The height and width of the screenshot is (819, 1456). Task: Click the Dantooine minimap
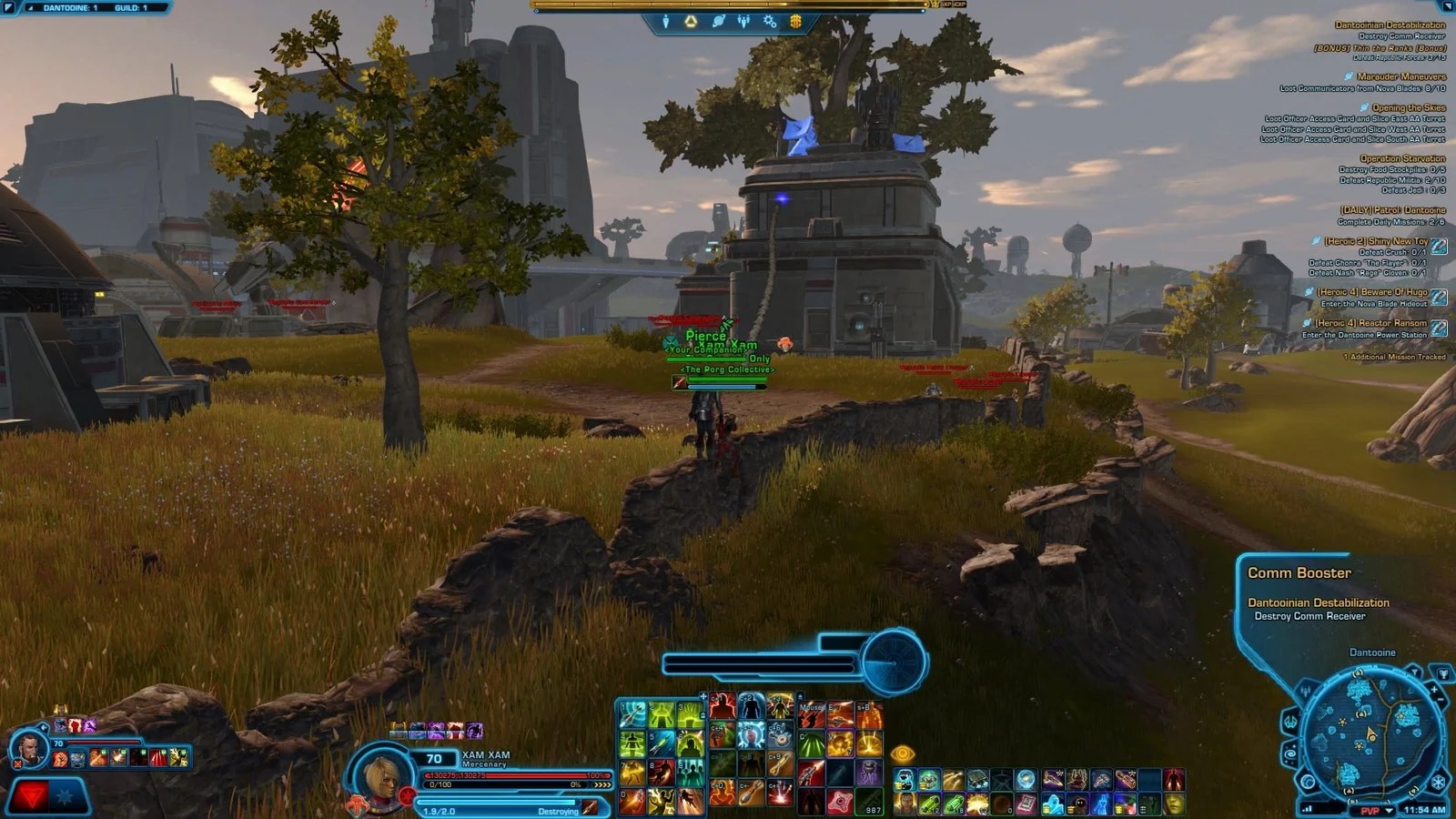[1372, 735]
